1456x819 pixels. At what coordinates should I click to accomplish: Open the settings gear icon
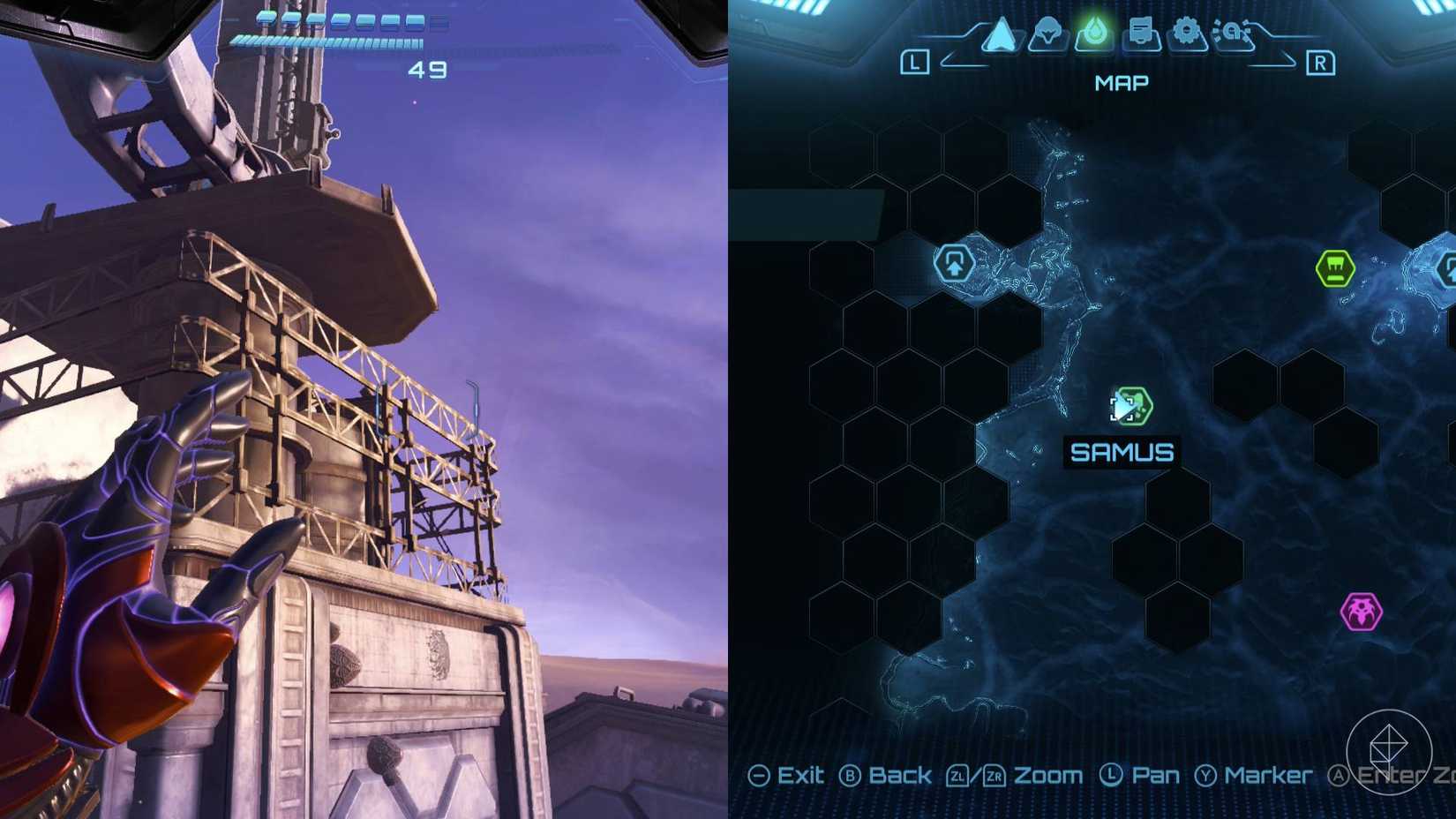point(1187,34)
